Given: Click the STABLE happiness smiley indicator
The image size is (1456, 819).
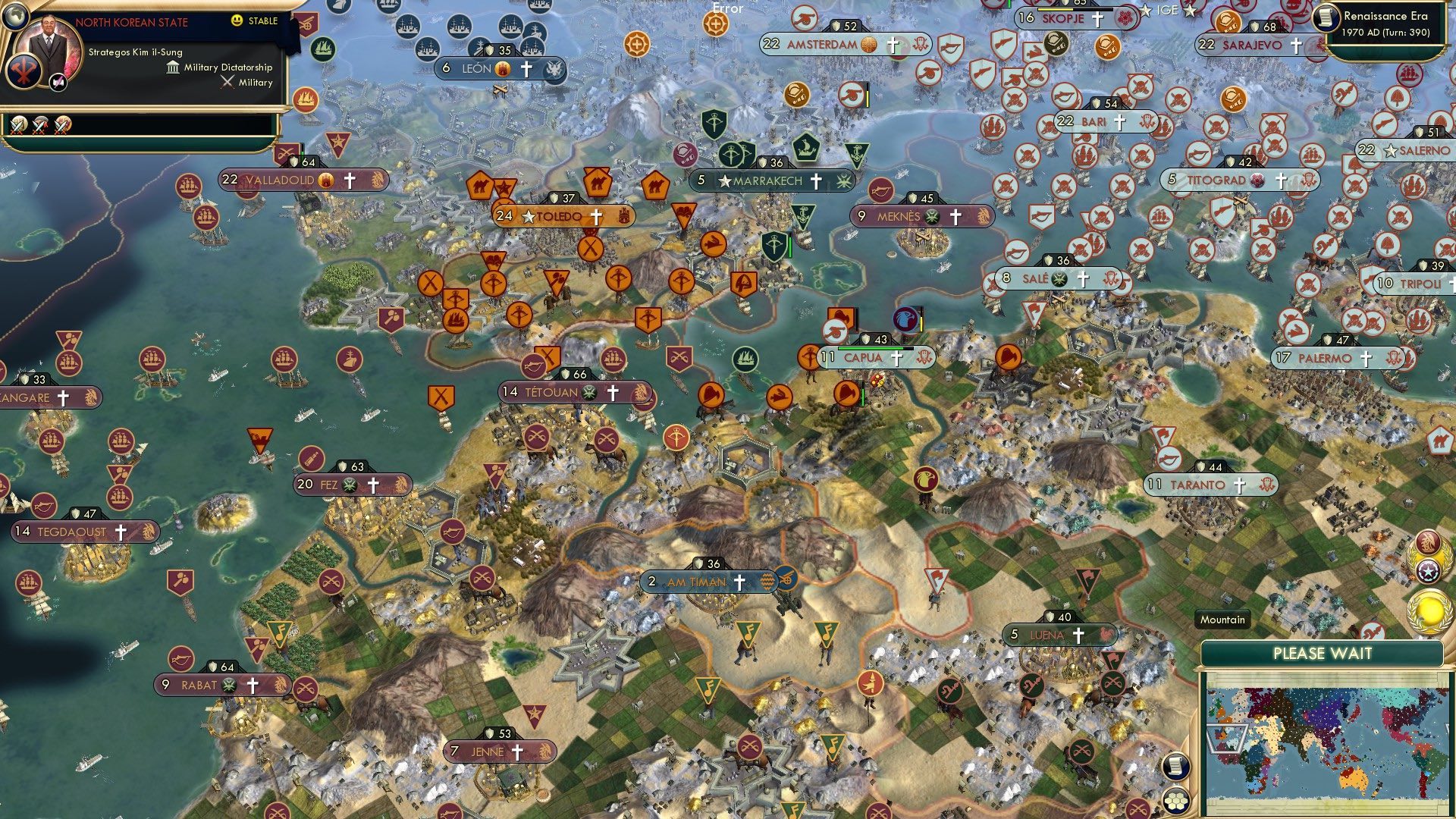Looking at the screenshot, I should click(237, 20).
